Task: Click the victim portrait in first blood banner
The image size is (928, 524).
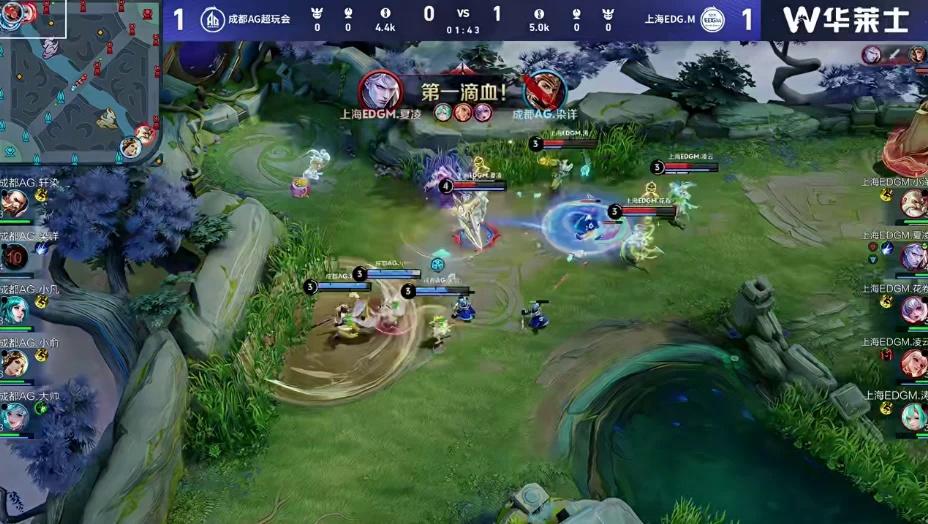Action: coord(543,89)
